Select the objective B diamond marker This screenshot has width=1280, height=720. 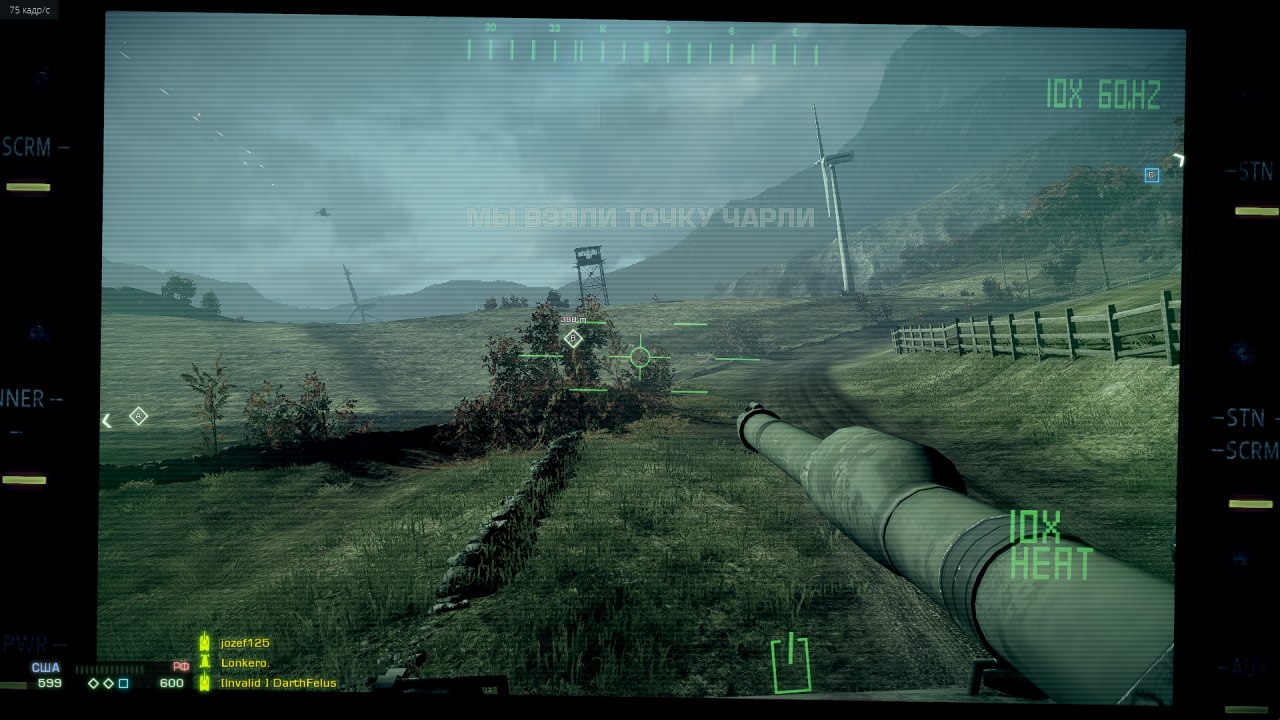coord(573,339)
